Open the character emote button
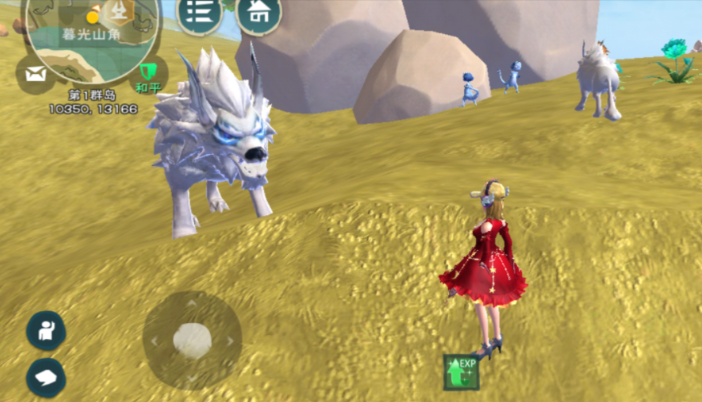Viewport: 702px width, 402px height. (x=45, y=330)
